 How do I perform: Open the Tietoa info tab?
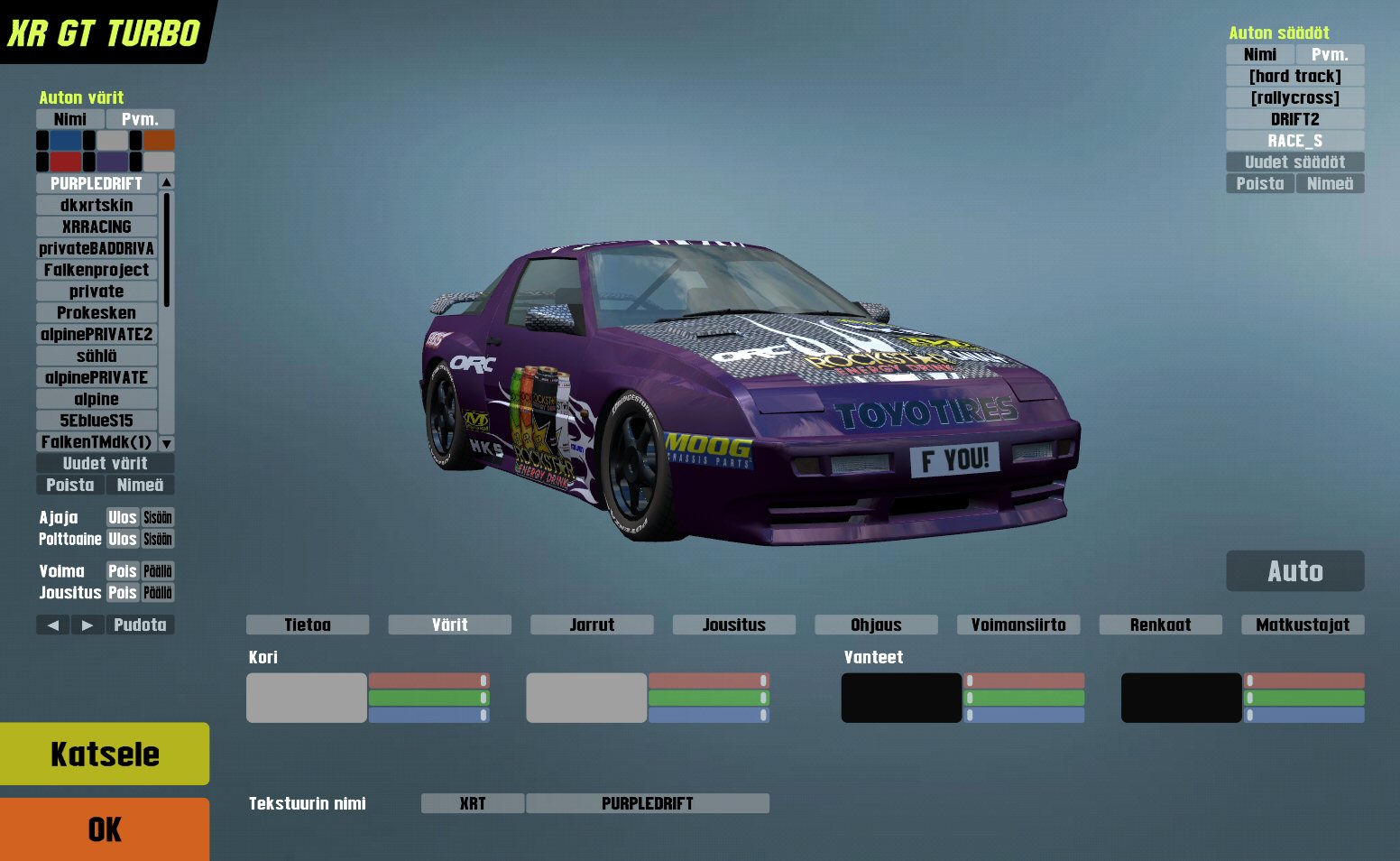[x=308, y=625]
